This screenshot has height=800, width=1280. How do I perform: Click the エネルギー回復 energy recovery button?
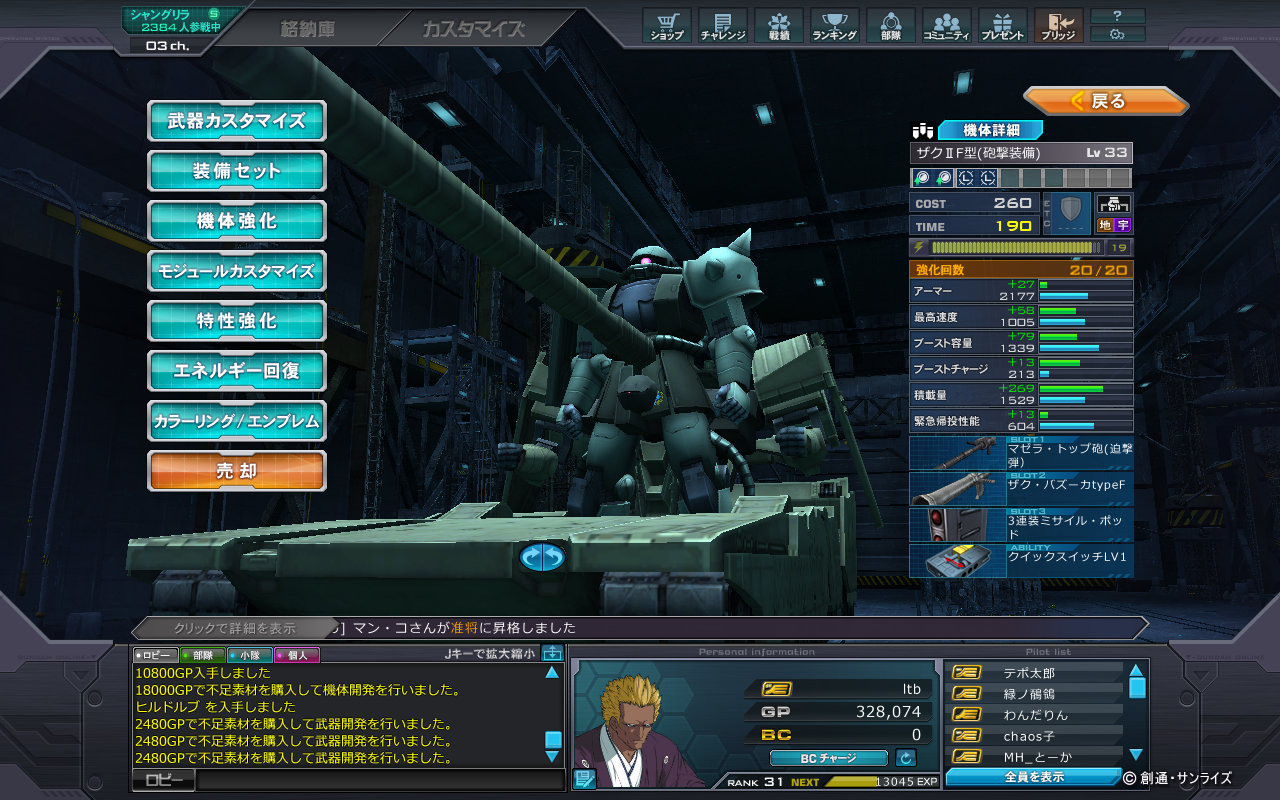coord(237,371)
